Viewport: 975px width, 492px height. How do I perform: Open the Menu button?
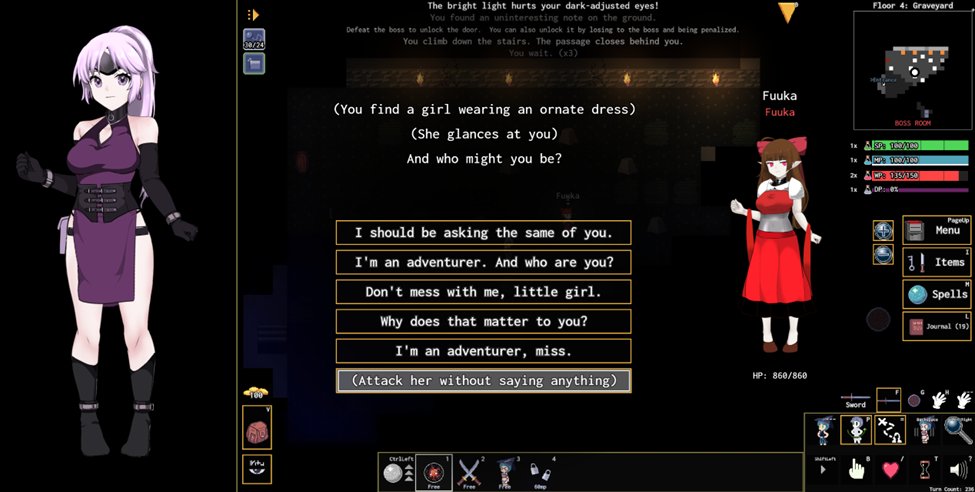click(936, 230)
